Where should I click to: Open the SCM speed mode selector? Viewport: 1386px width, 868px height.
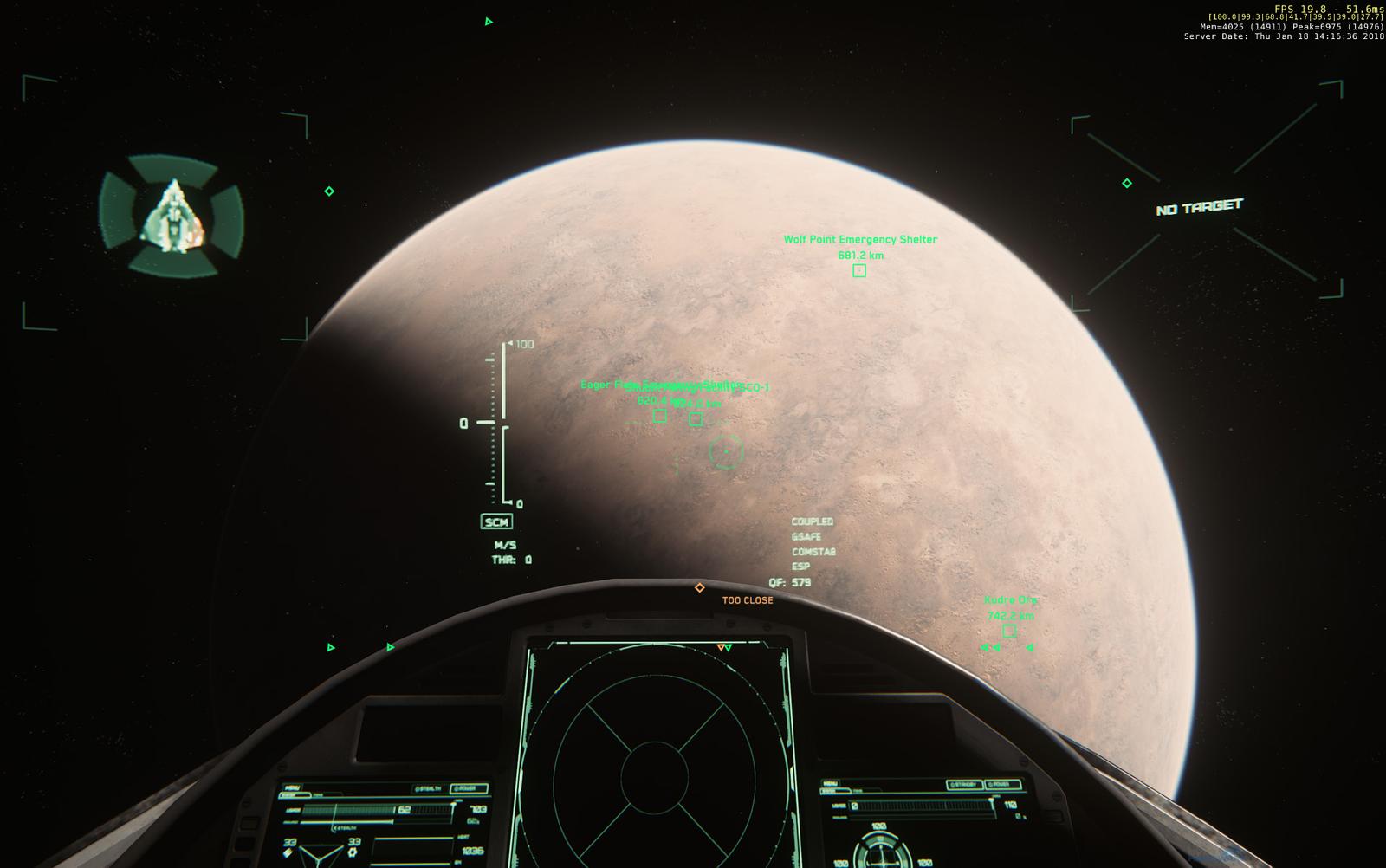click(495, 521)
